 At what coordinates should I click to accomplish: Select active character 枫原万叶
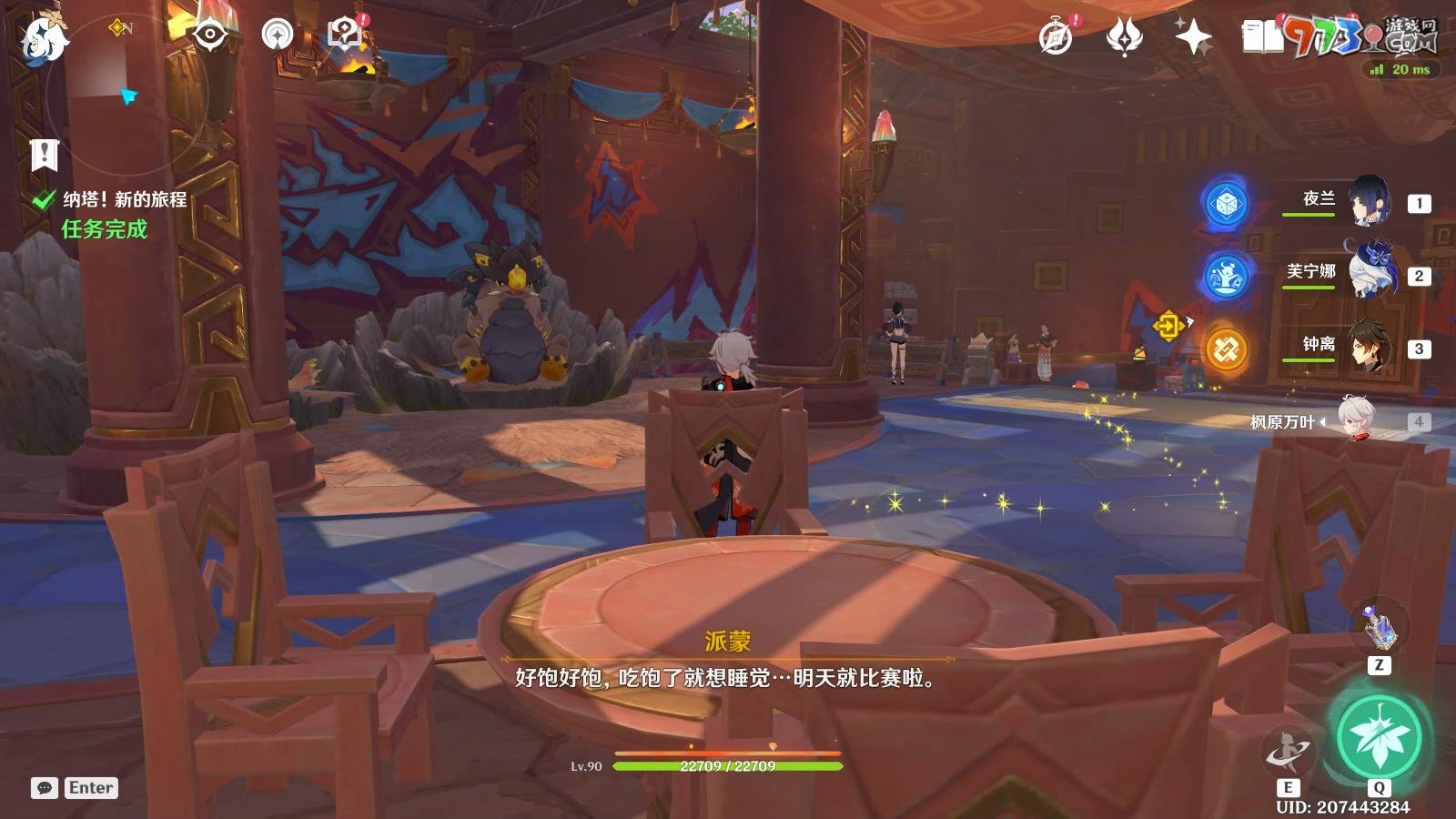click(1356, 420)
